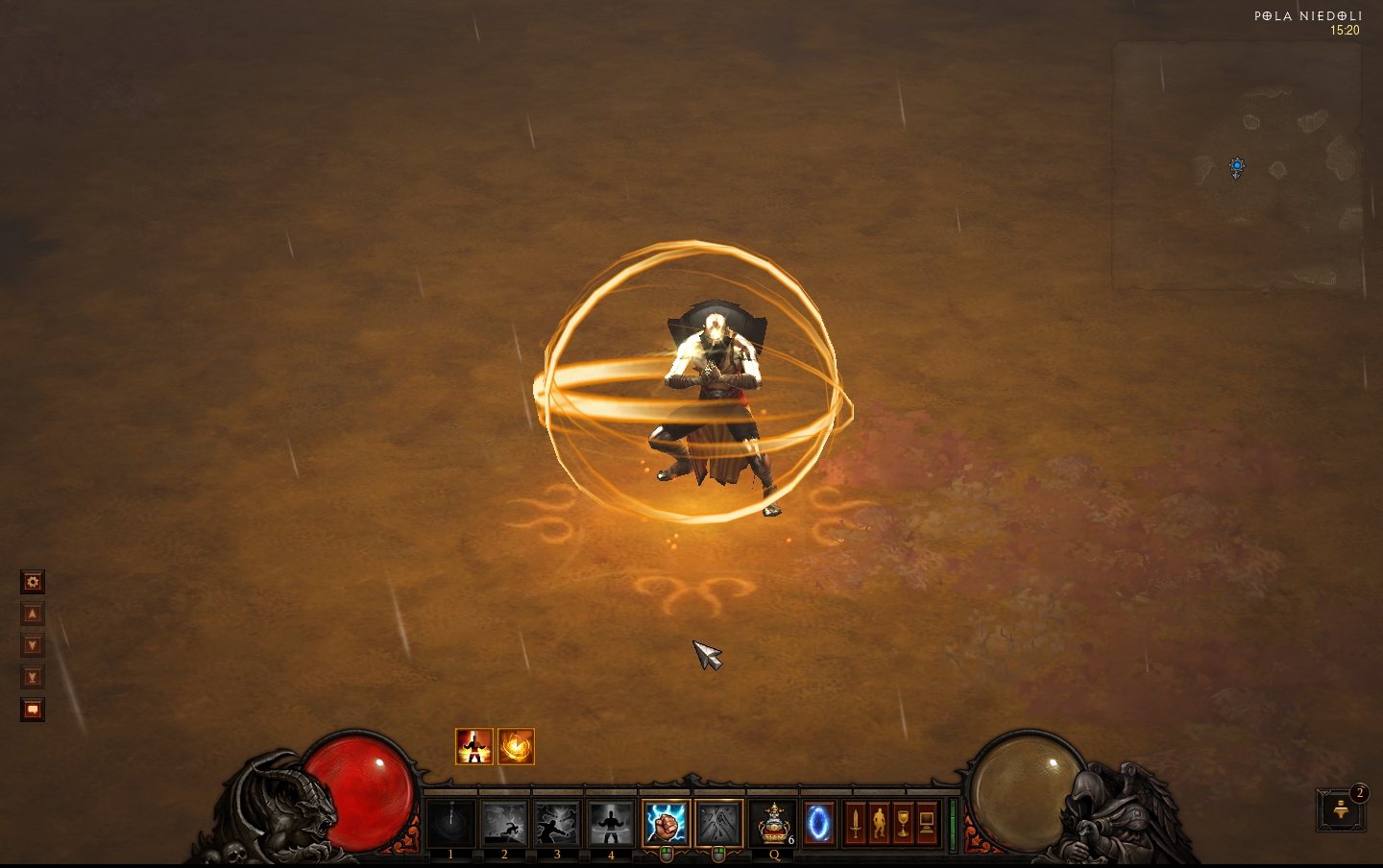This screenshot has width=1383, height=868.
Task: Activate the skill in slot 1
Action: coord(450,824)
